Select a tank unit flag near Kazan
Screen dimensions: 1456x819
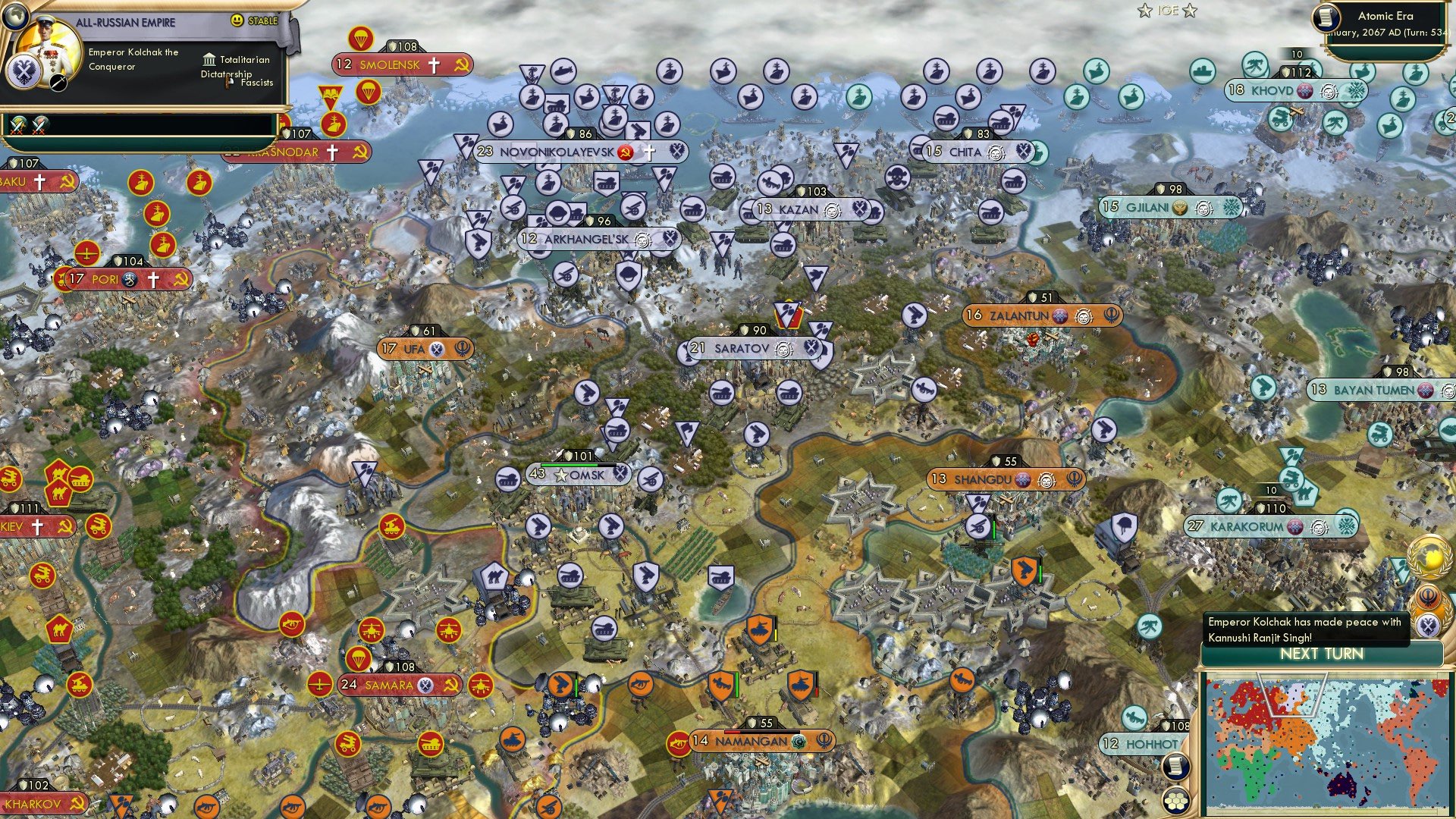tap(783, 246)
